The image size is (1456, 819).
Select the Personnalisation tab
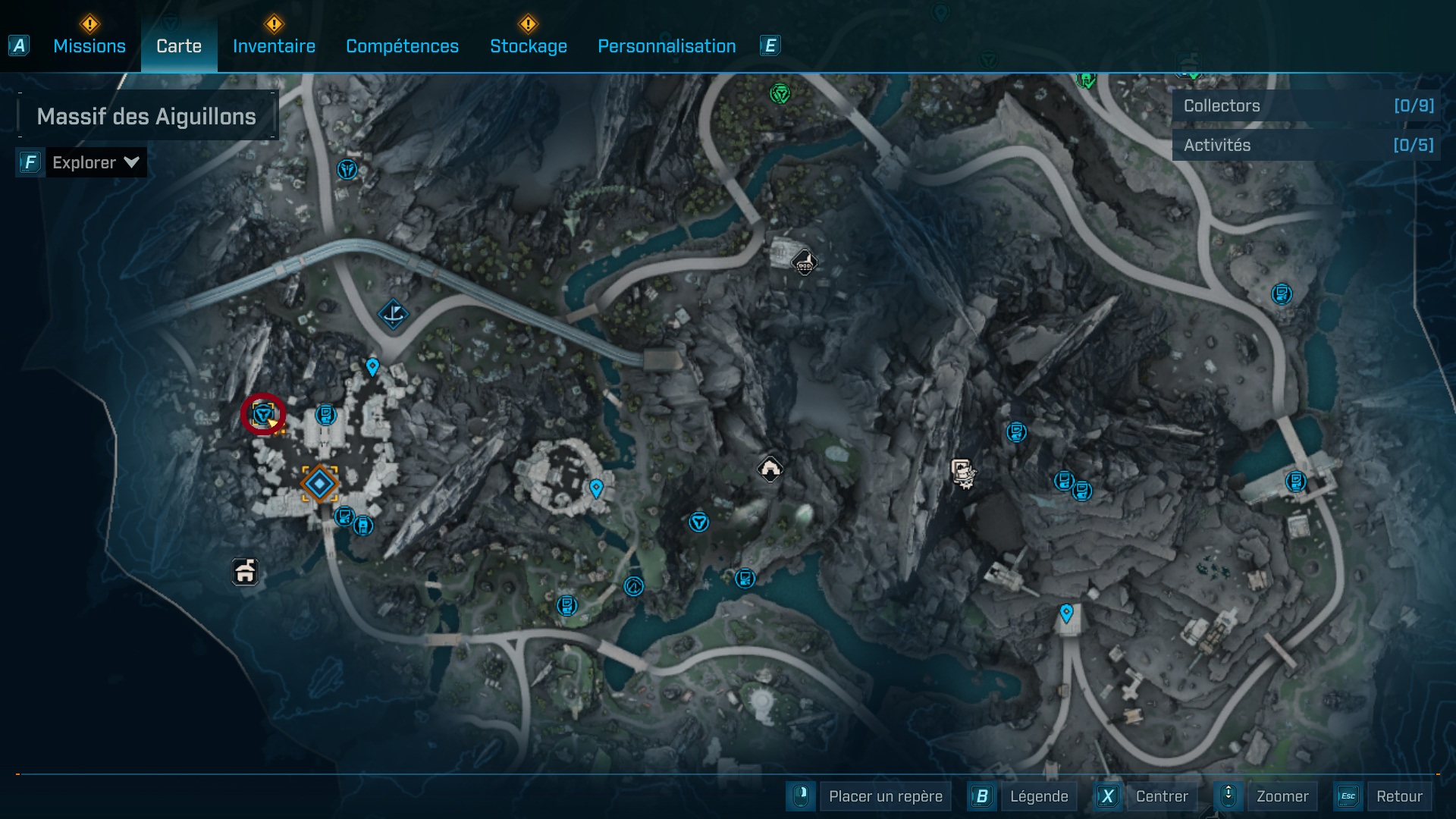click(x=667, y=46)
